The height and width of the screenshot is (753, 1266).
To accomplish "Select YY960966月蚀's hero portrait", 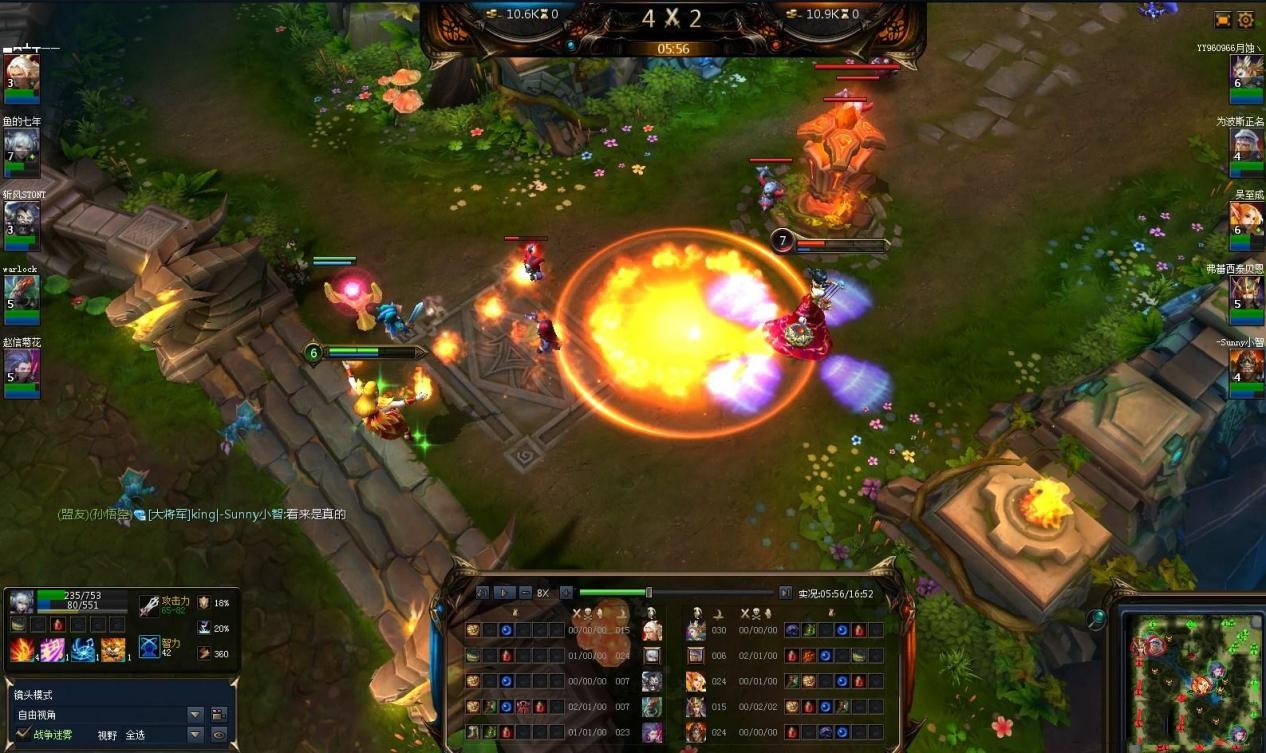I will [x=1245, y=72].
